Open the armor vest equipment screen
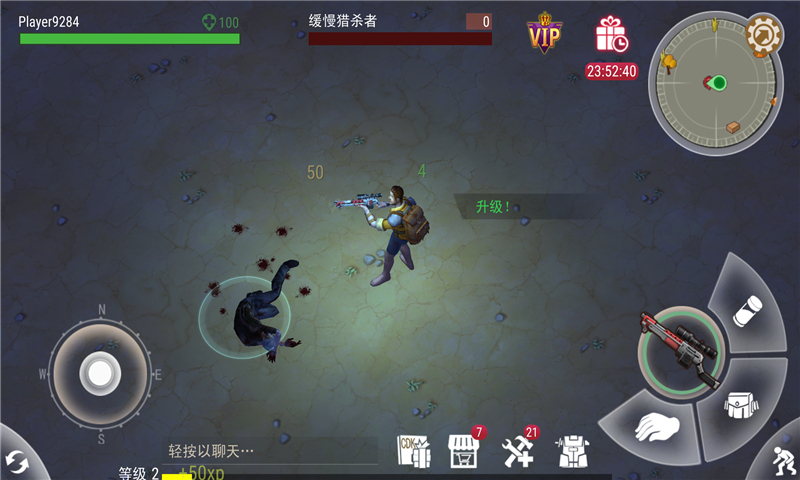 (573, 452)
